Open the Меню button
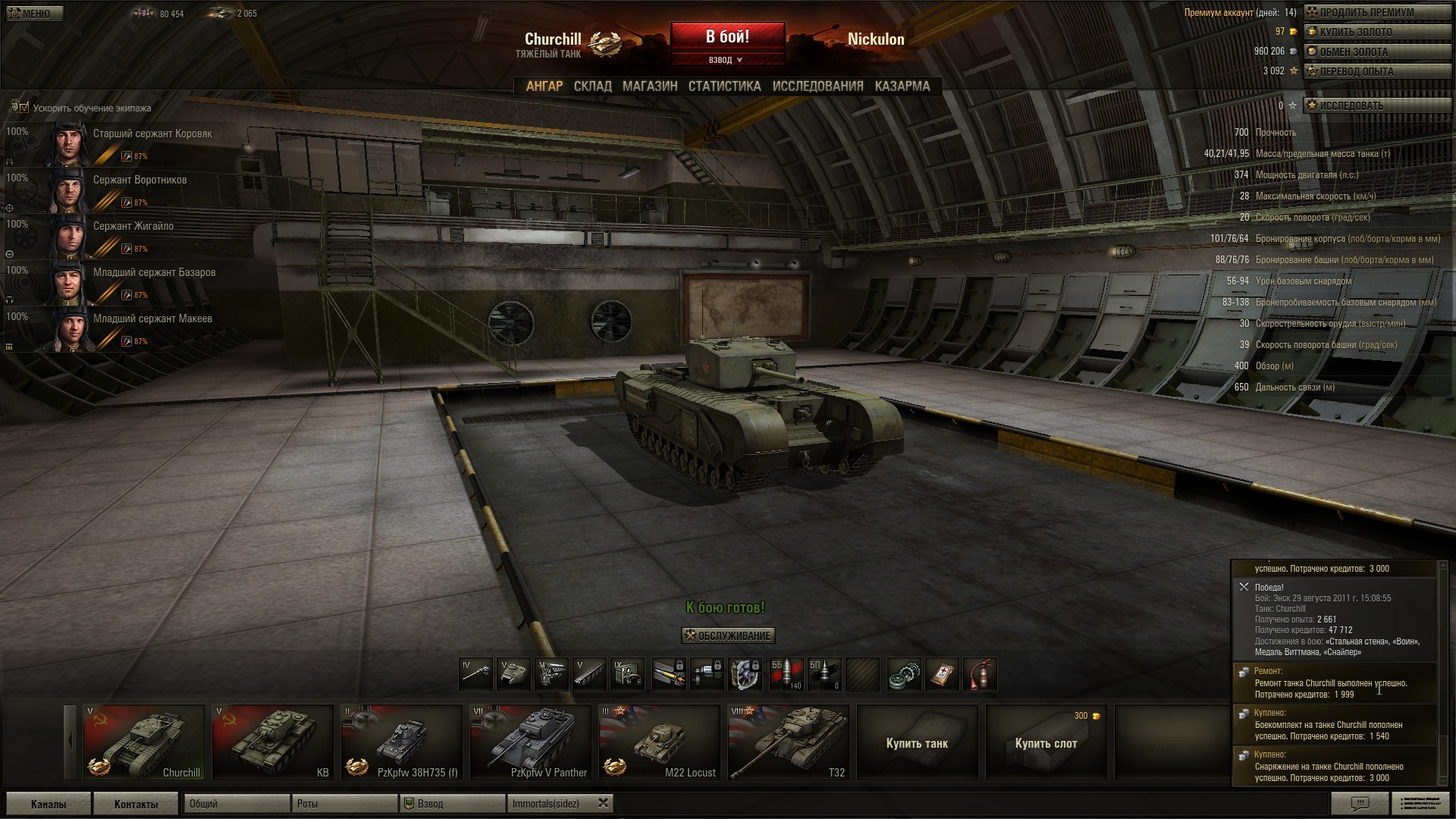 [x=35, y=14]
